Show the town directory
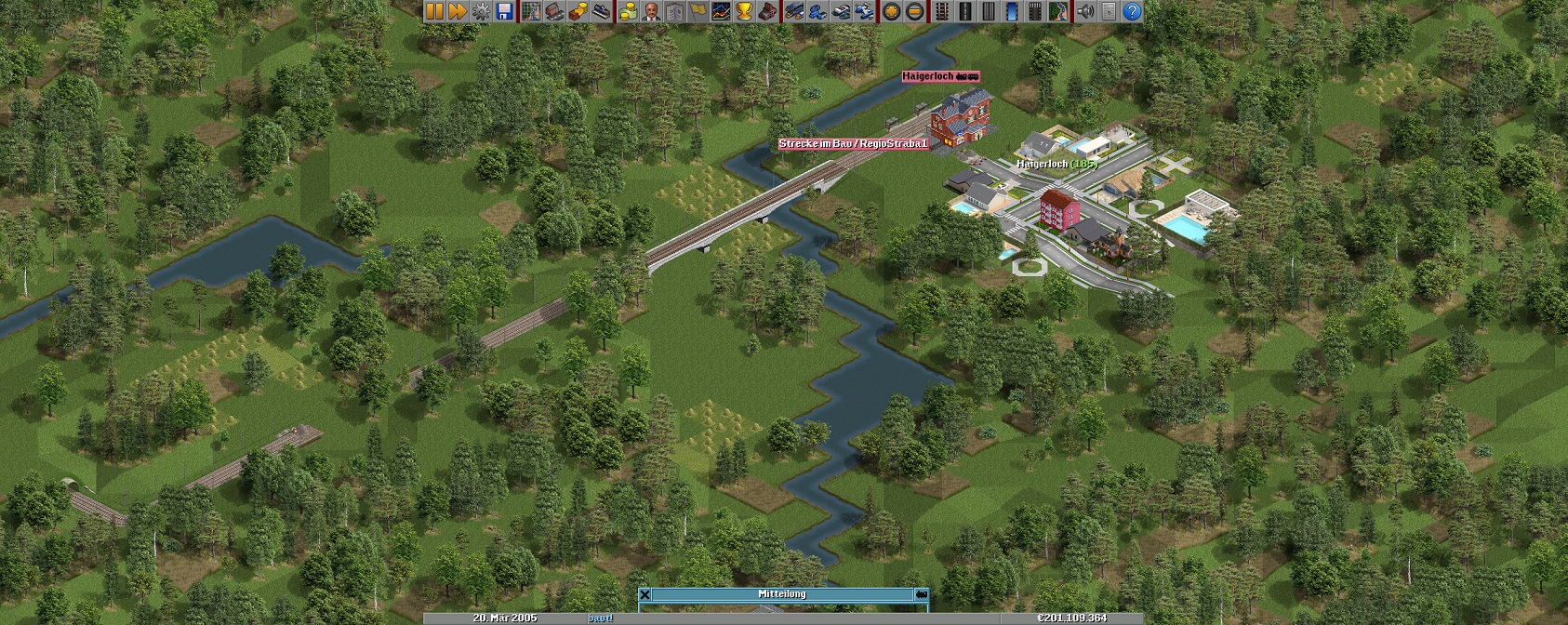 pyautogui.click(x=554, y=11)
